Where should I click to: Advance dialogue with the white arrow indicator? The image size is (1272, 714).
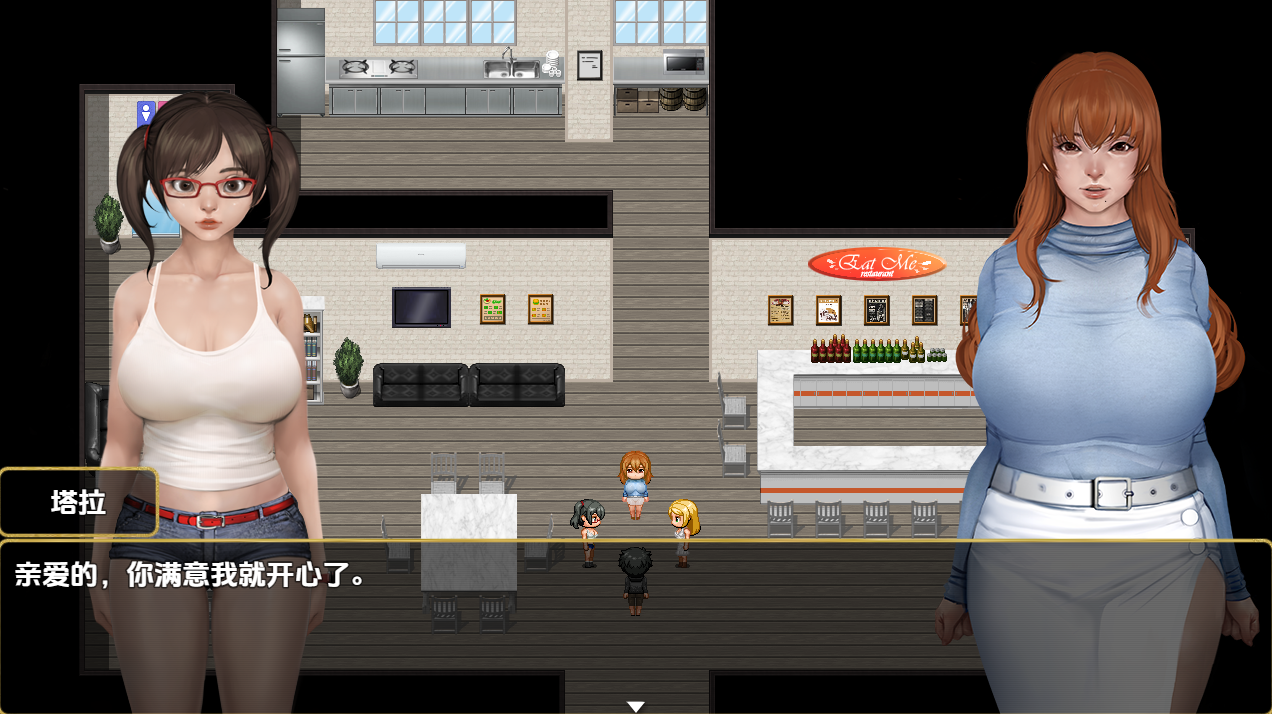tap(635, 706)
